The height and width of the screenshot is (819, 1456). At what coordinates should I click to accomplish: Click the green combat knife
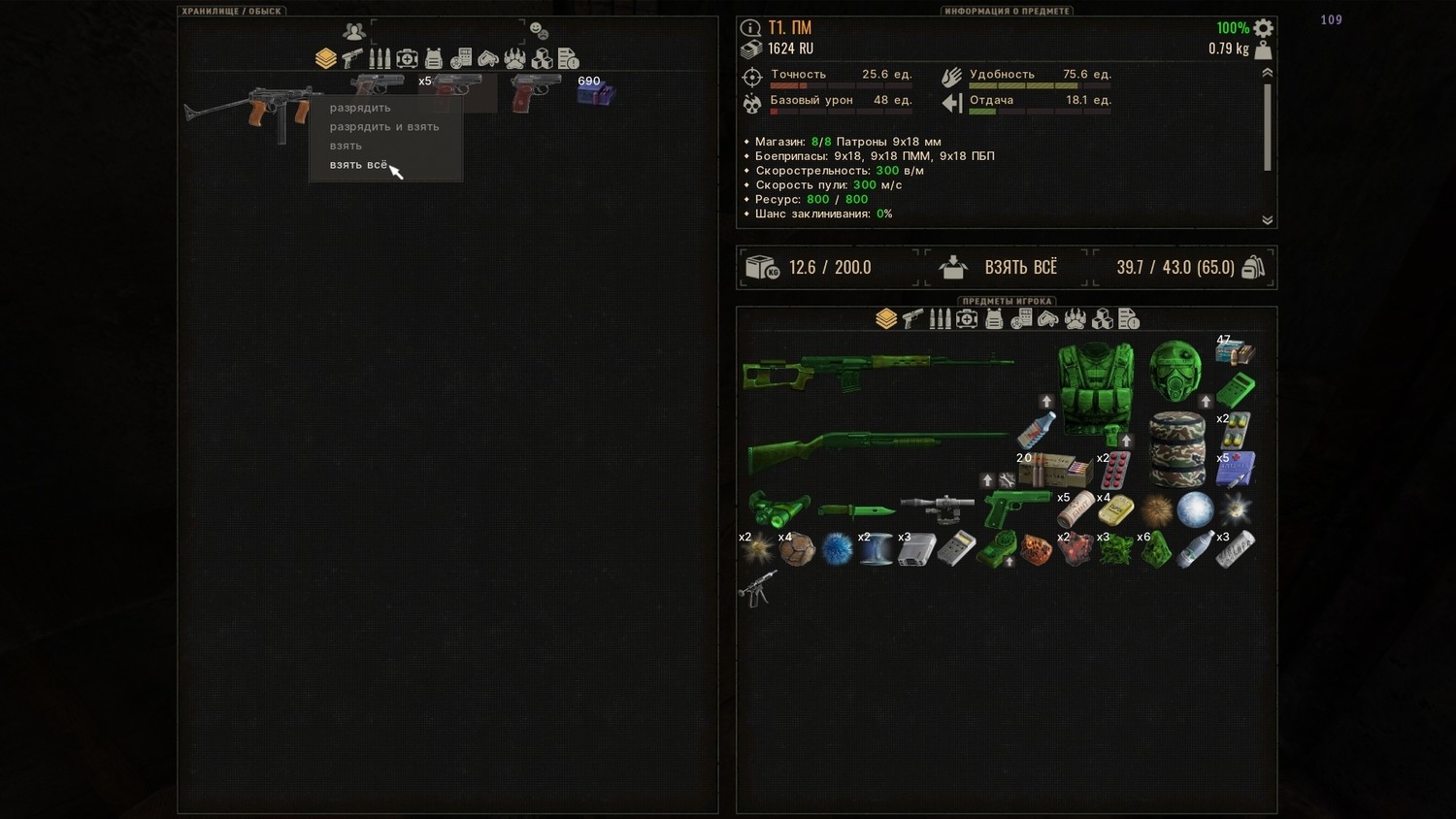855,509
